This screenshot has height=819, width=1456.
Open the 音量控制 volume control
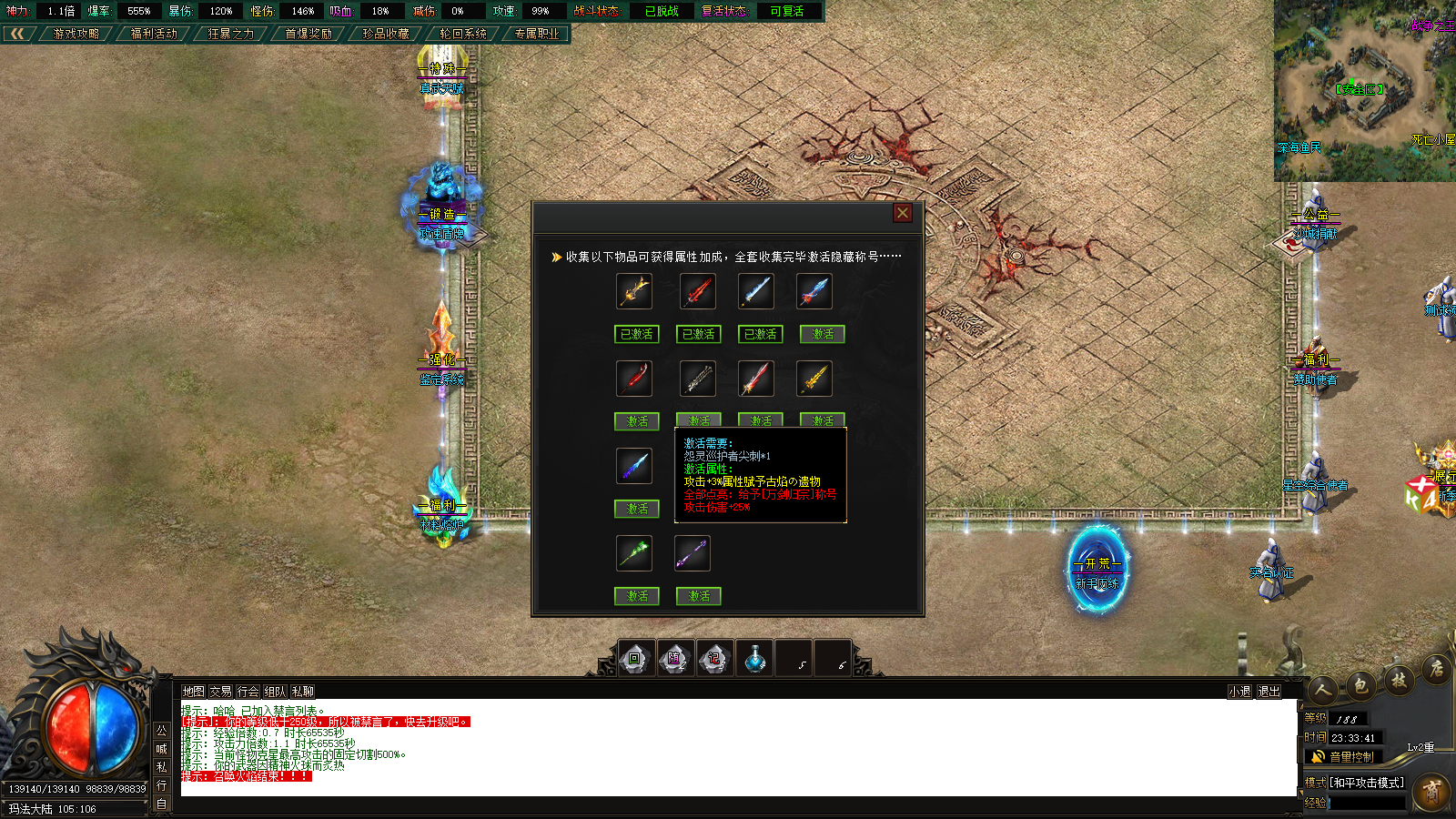[1343, 757]
